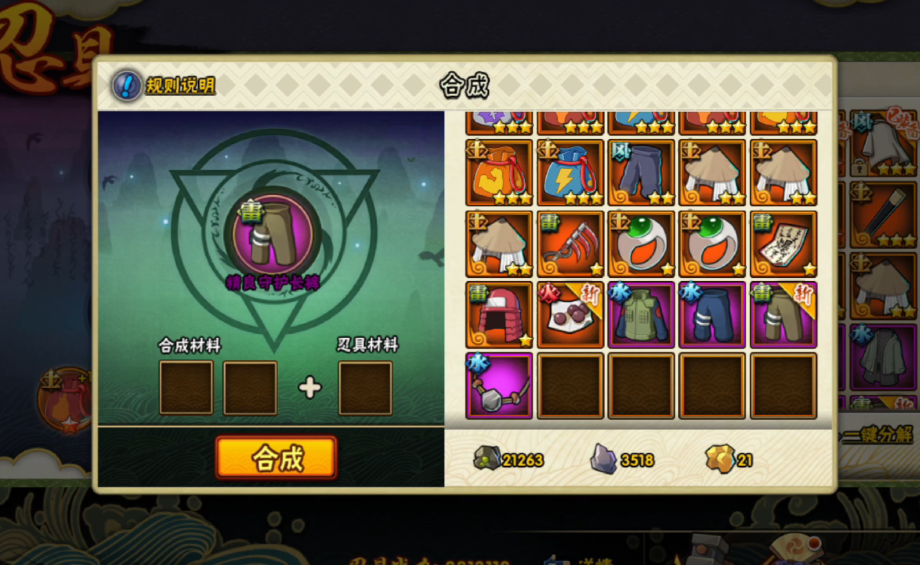Open the 规则说明 rules explanation
Screen dimensions: 920x565
point(164,86)
